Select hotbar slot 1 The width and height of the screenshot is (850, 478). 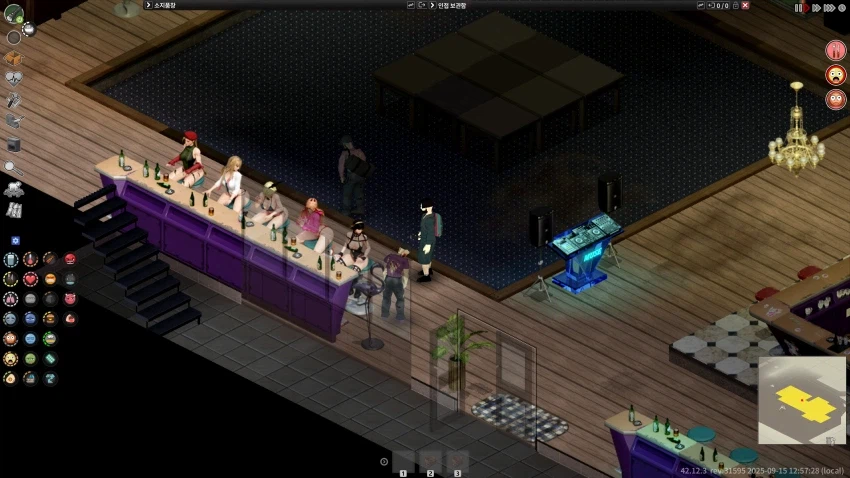coord(404,460)
